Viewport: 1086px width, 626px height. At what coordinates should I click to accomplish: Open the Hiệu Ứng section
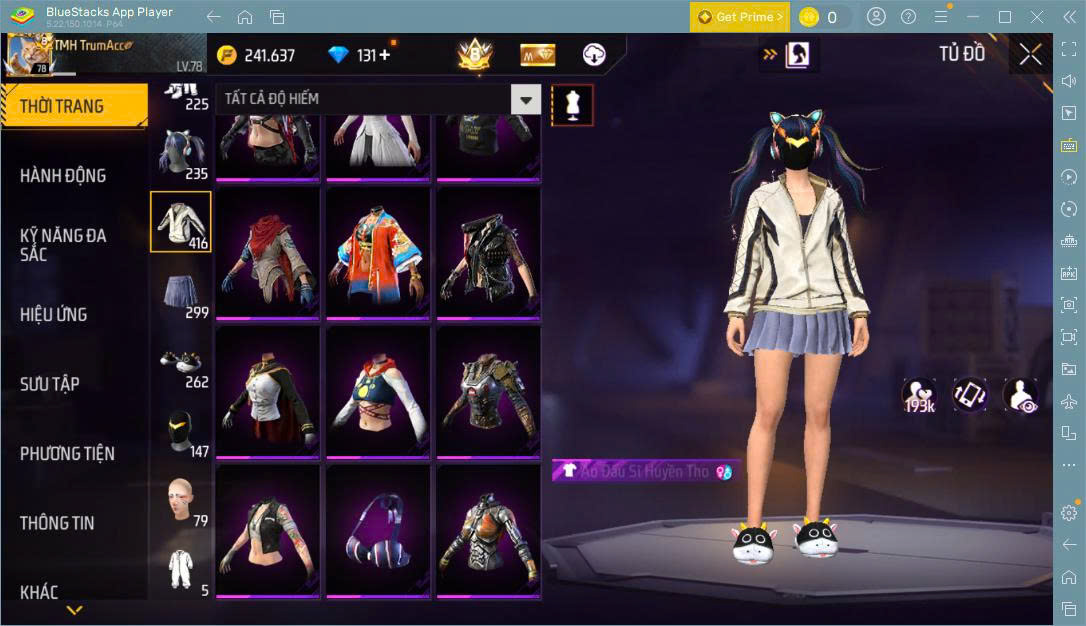point(54,315)
